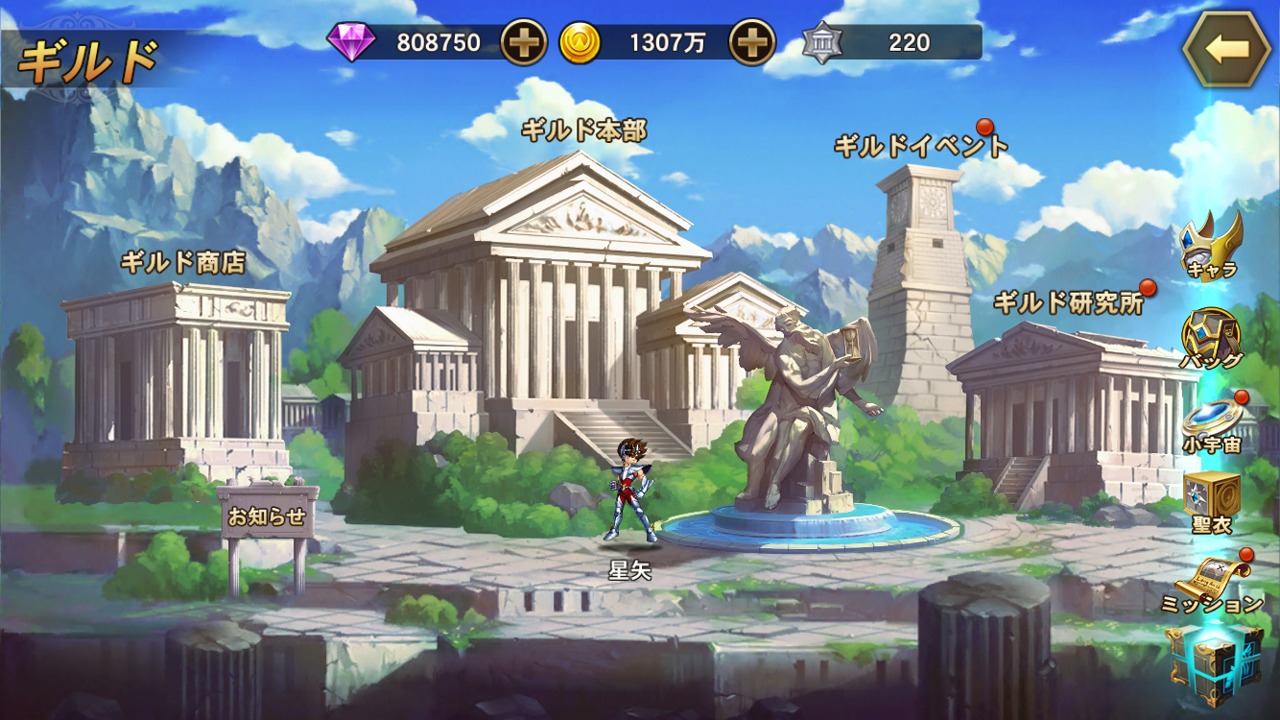
Task: Open the キャラ character menu
Action: click(1210, 245)
